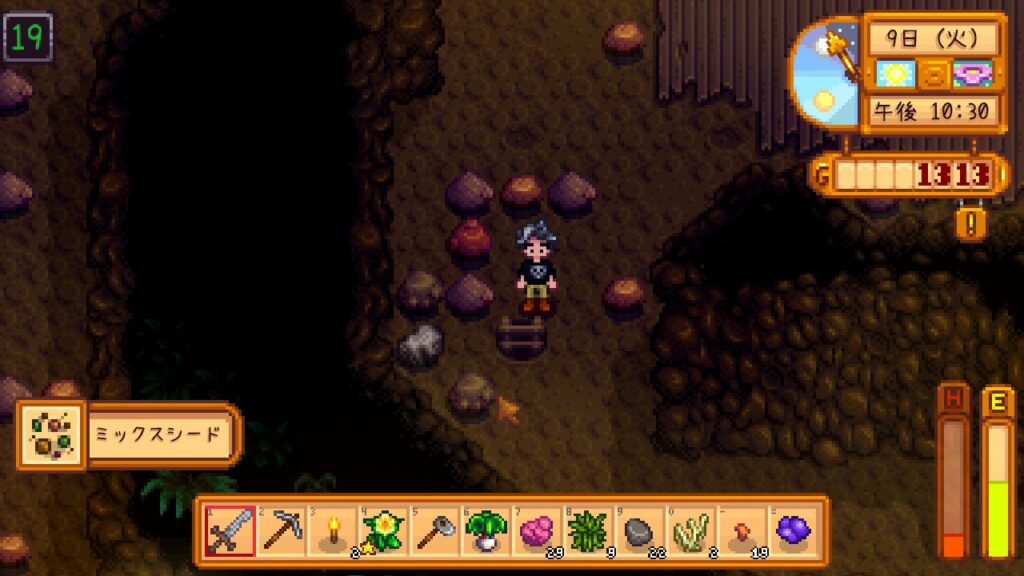
Task: Pick the green leafy plant with white bulb
Action: [488, 531]
